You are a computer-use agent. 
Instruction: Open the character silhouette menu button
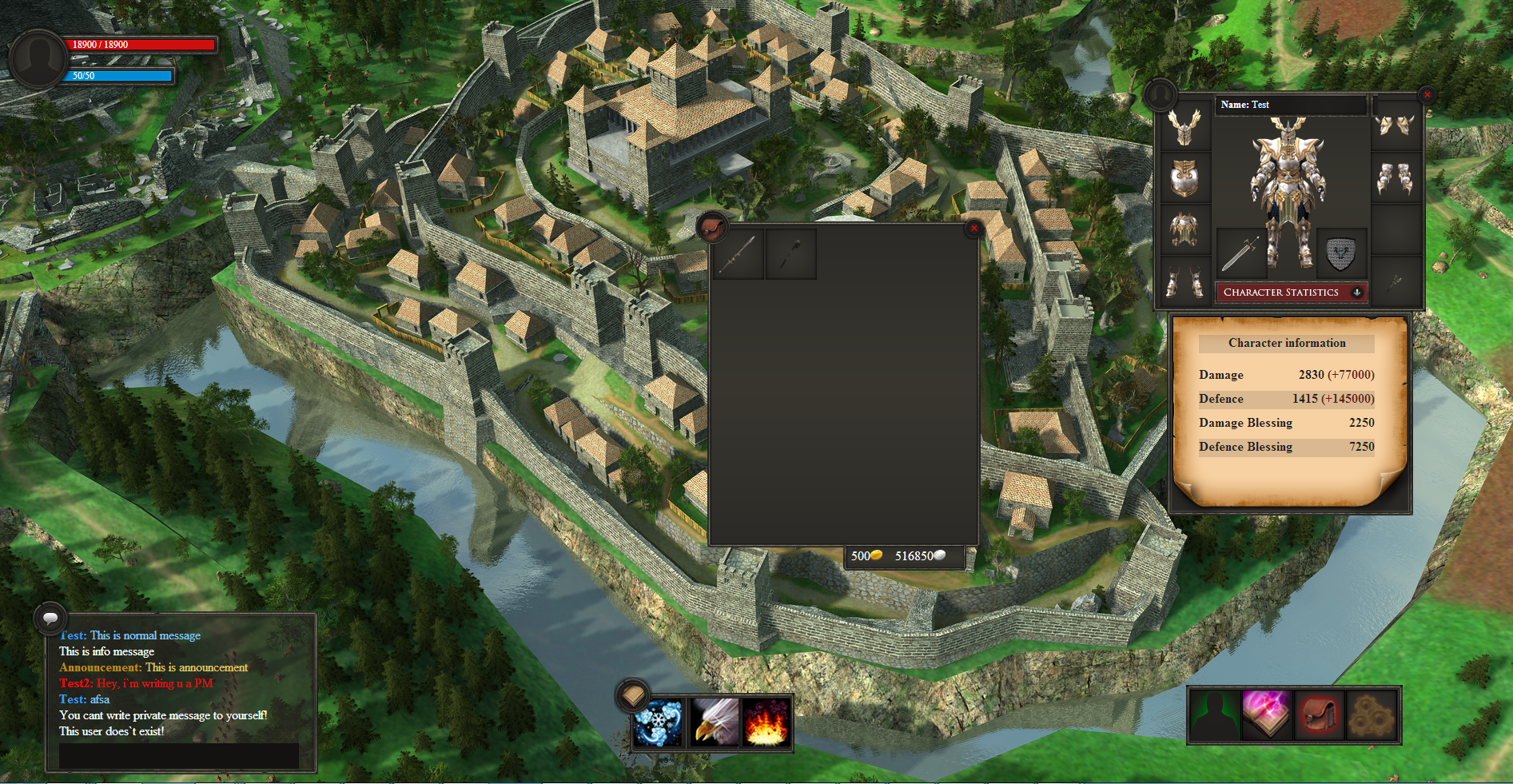tap(1215, 715)
